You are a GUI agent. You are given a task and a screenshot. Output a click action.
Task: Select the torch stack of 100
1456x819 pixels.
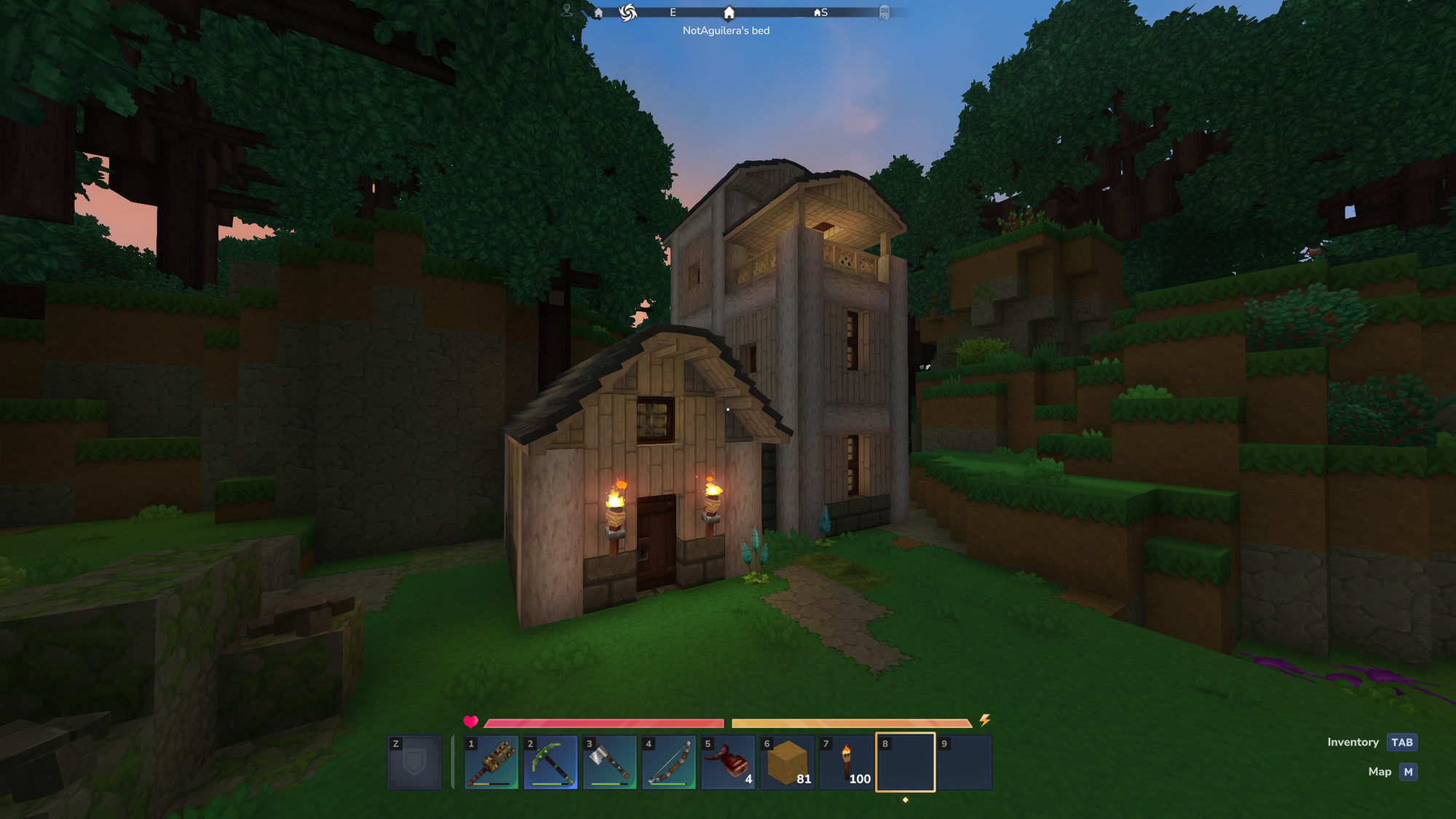[847, 762]
